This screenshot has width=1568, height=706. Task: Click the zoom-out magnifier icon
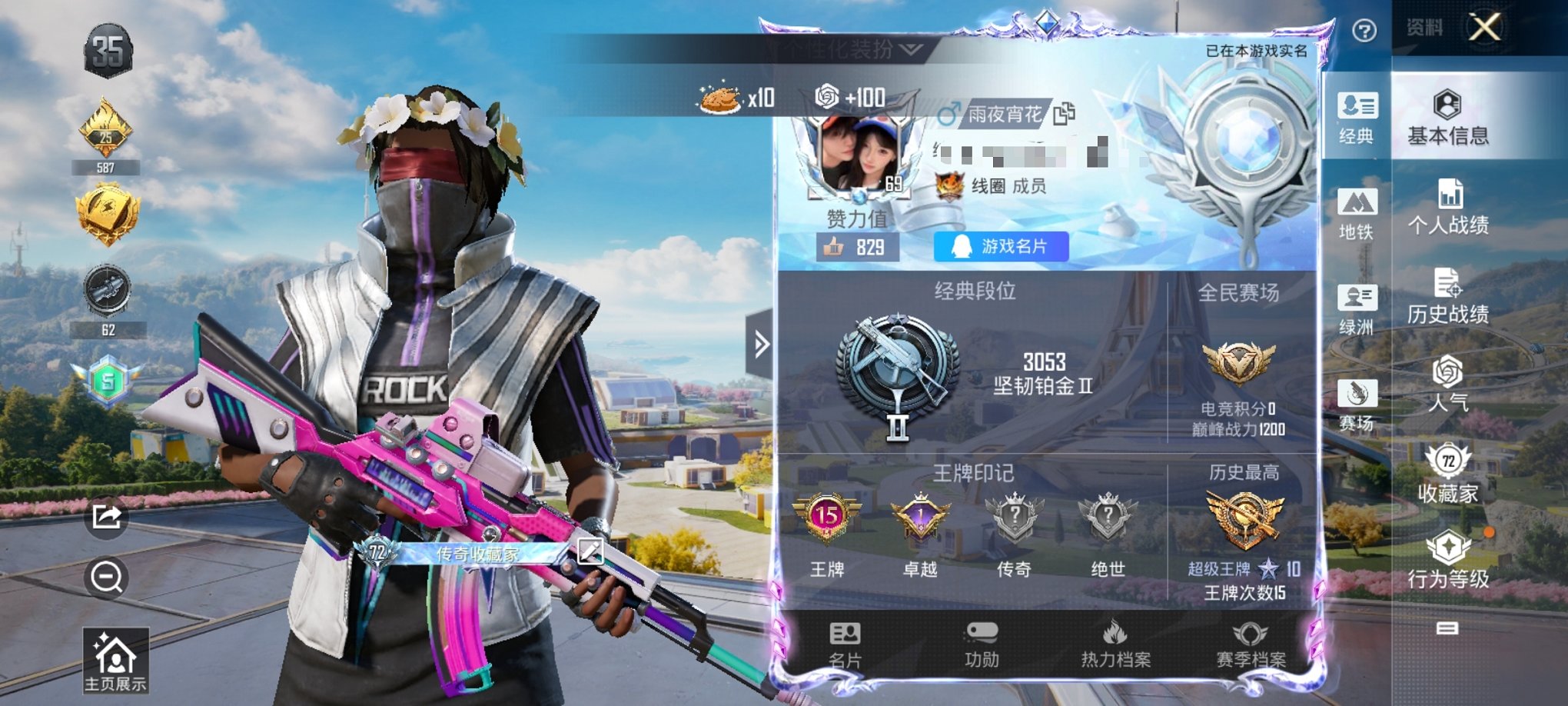[x=107, y=577]
